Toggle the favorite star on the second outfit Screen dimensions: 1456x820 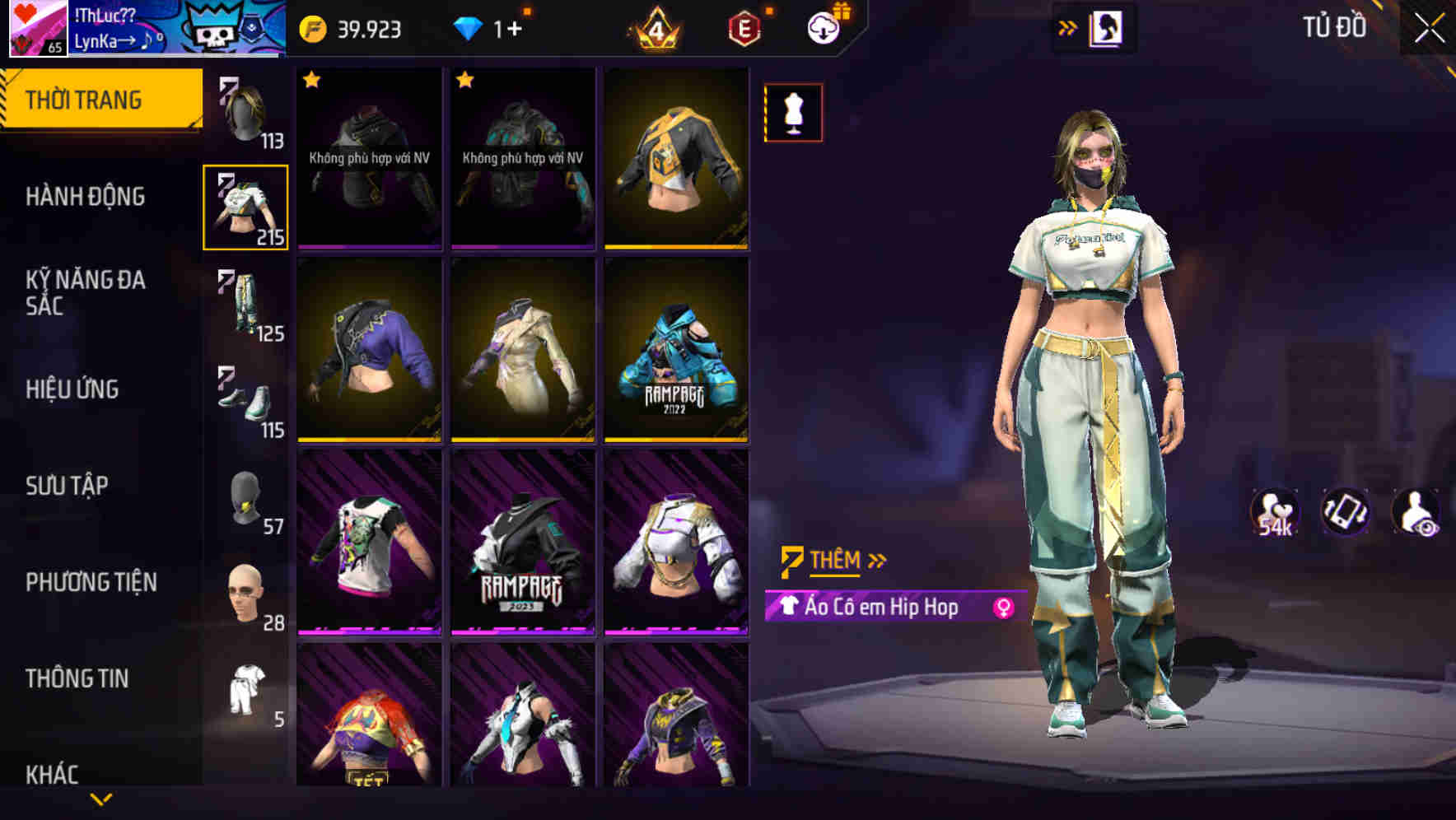[465, 82]
